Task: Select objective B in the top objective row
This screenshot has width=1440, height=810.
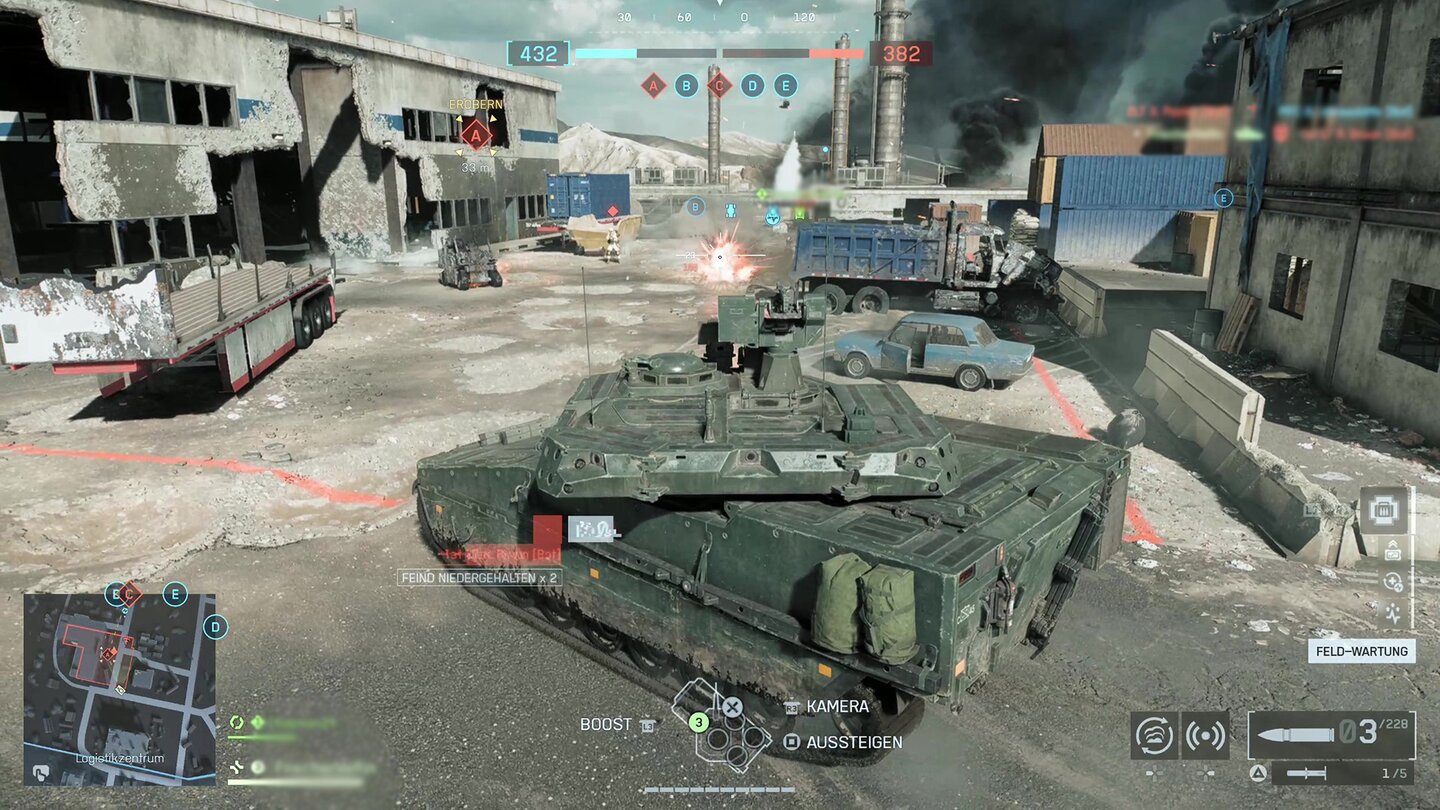Action: pos(686,86)
